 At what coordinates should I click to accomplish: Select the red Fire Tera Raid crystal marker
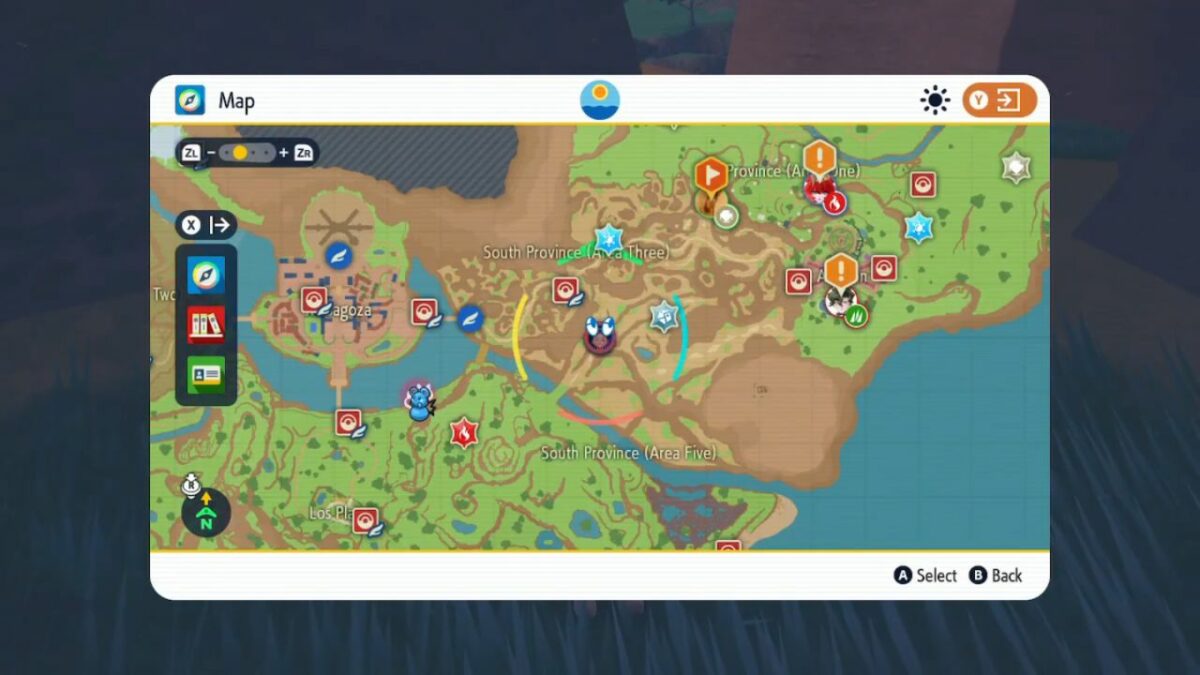click(x=463, y=432)
